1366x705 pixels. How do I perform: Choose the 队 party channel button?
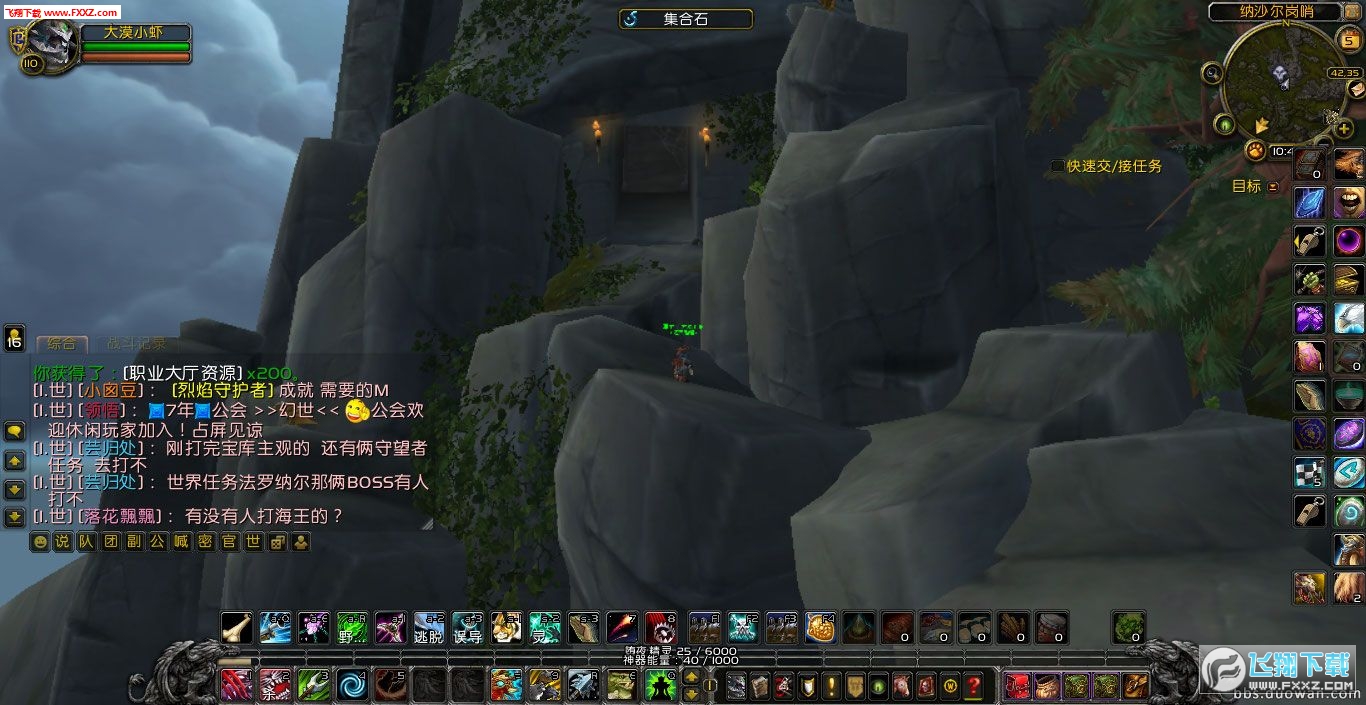pyautogui.click(x=86, y=542)
